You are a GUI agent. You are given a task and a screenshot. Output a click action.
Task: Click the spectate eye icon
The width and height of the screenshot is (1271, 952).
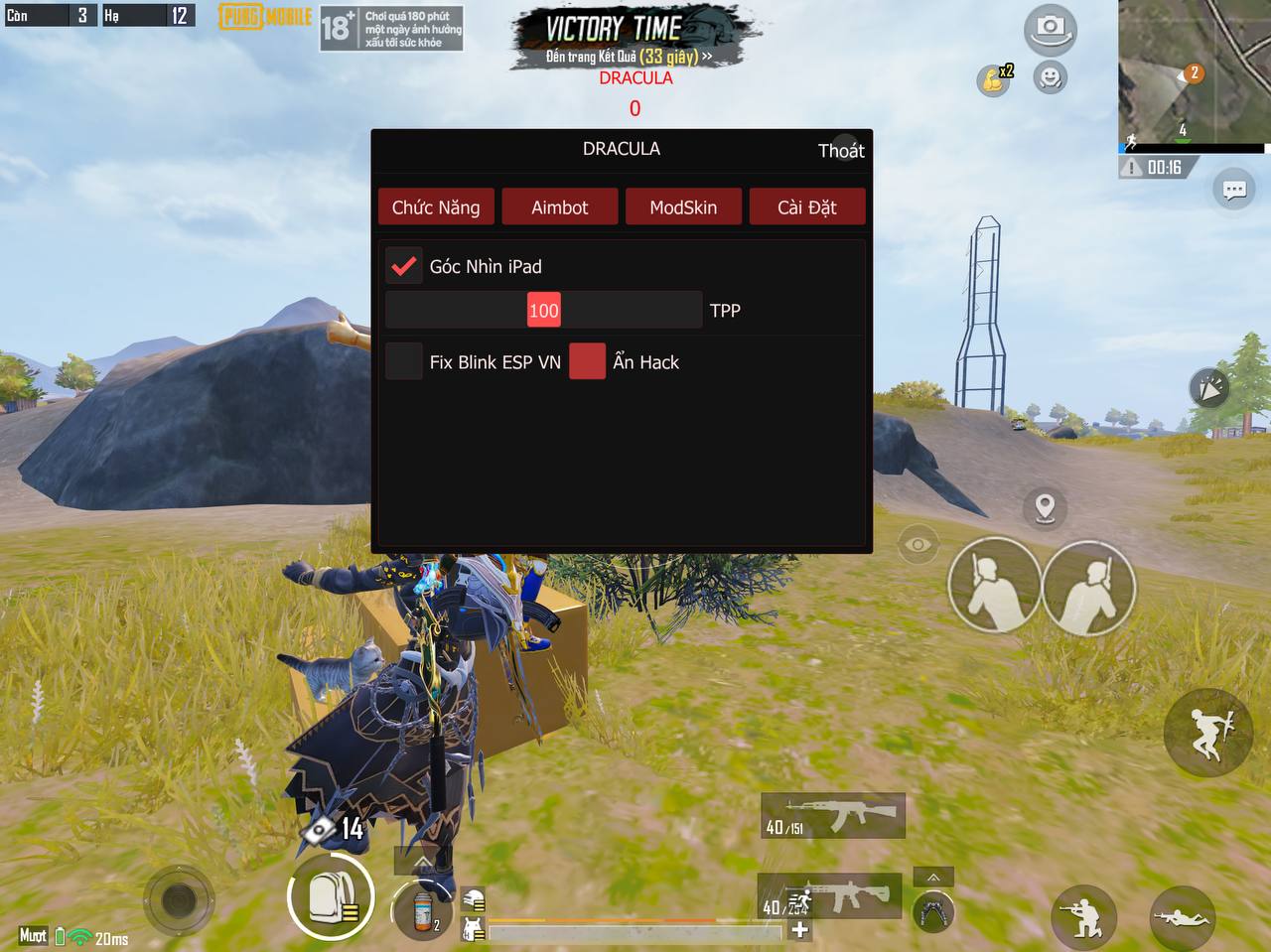[x=916, y=544]
